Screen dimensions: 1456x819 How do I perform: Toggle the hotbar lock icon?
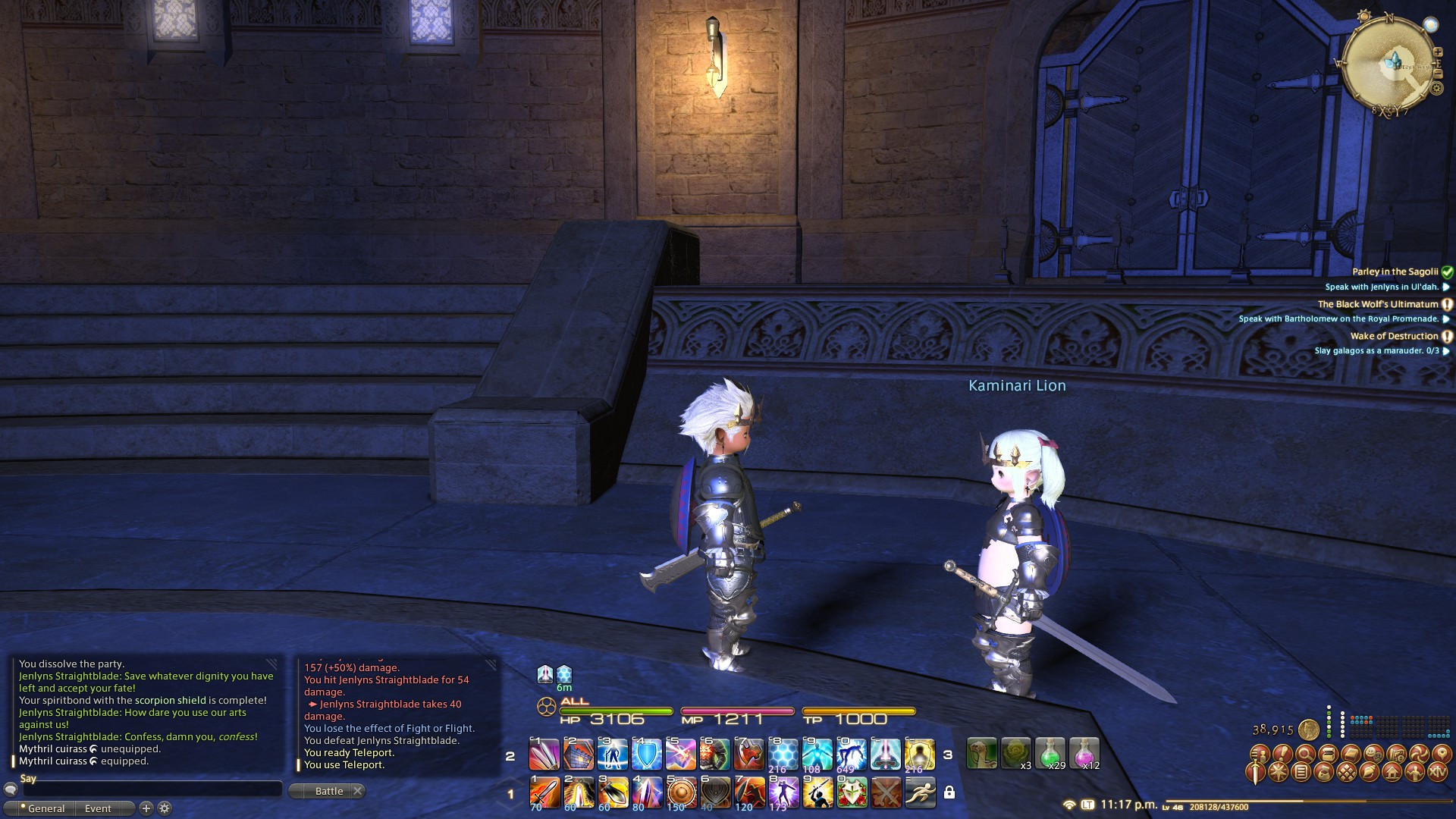click(x=949, y=792)
